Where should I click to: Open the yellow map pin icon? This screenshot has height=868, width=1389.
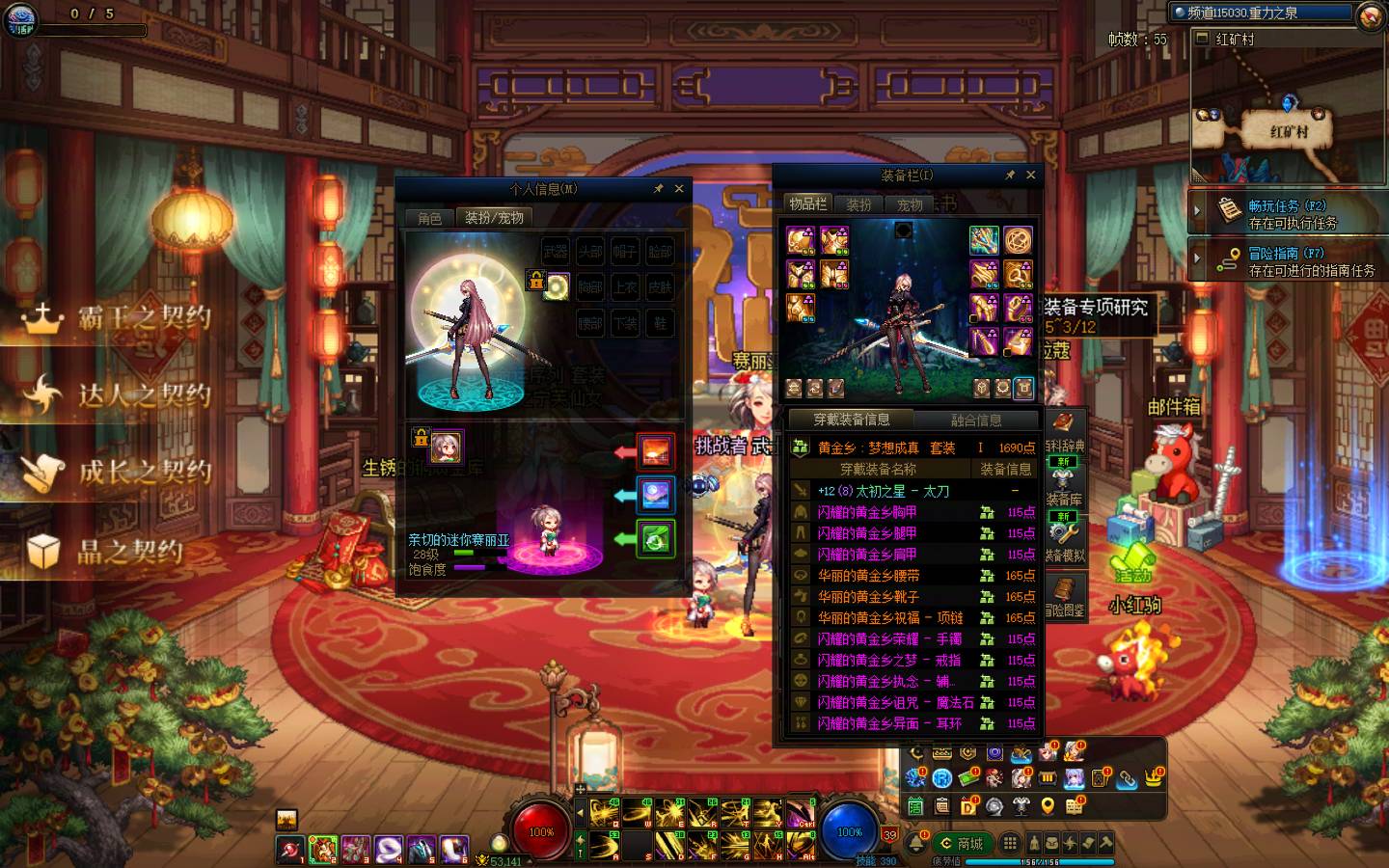(x=1048, y=805)
